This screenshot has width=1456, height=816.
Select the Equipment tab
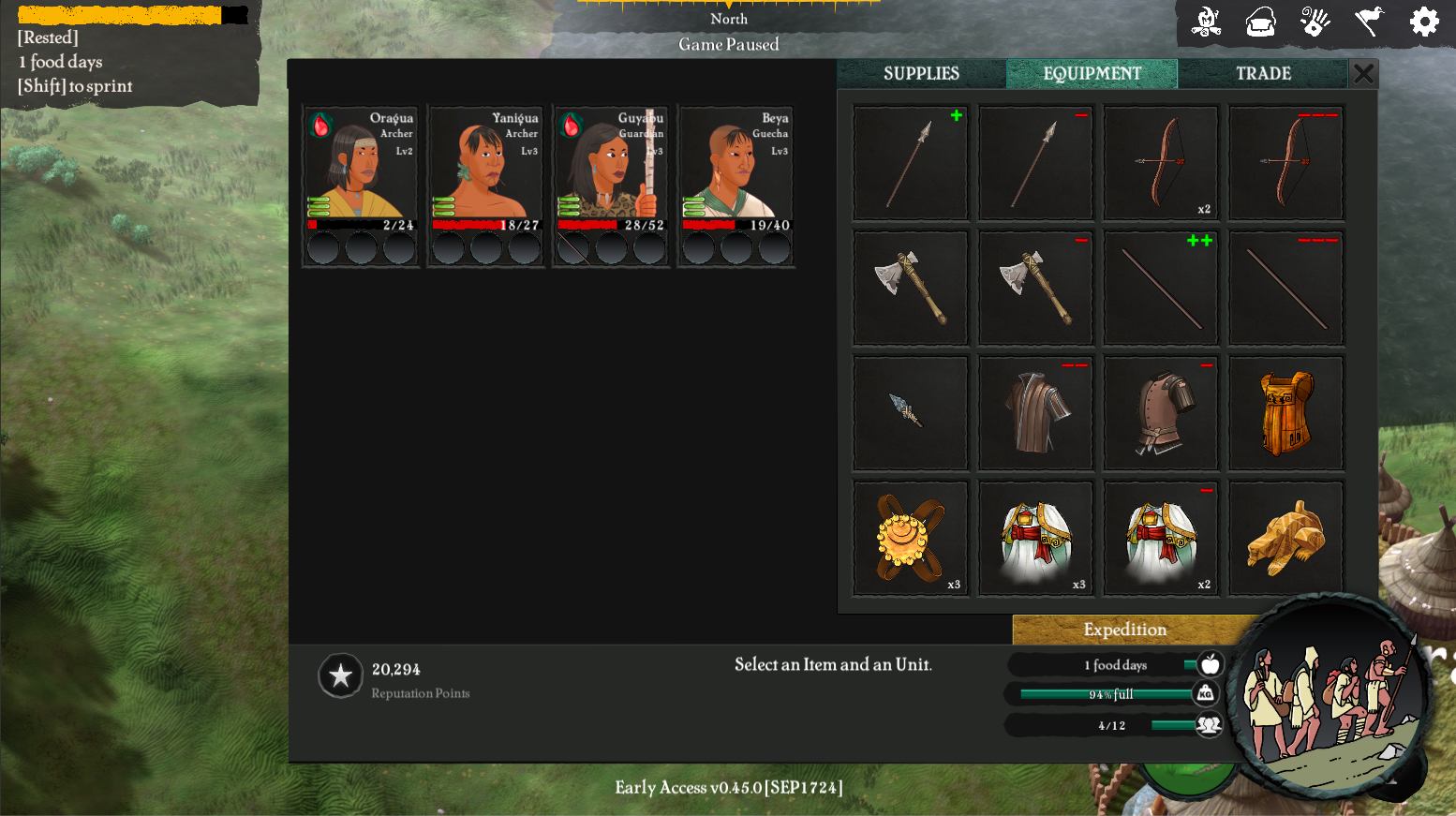coord(1092,74)
